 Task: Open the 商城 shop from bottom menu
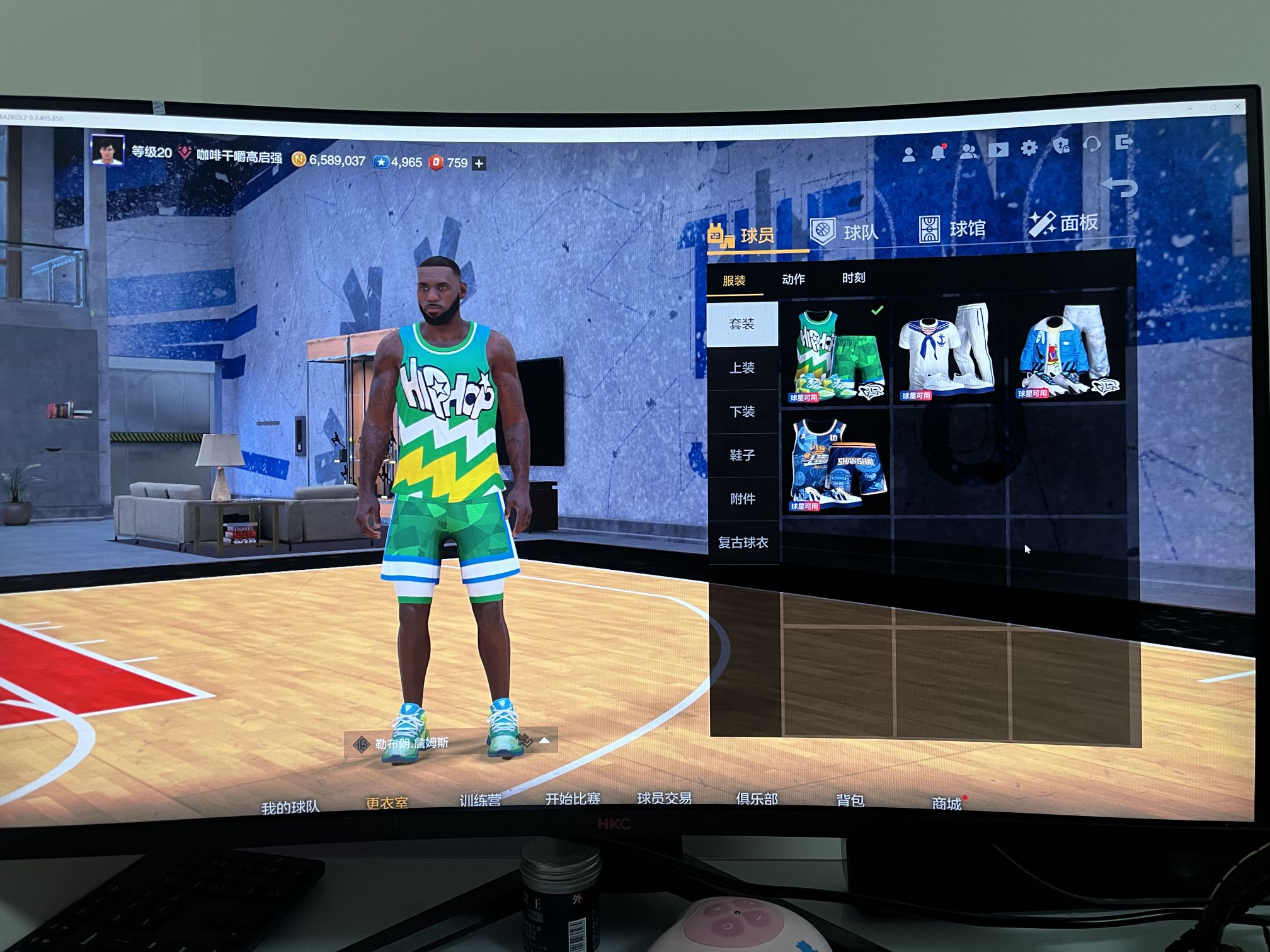(947, 803)
